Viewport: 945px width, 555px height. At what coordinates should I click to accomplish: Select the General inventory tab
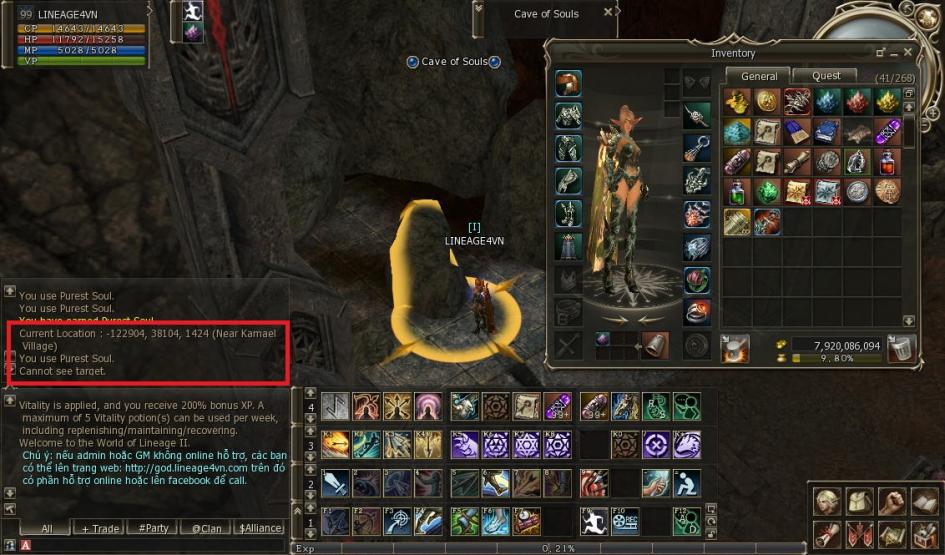759,76
